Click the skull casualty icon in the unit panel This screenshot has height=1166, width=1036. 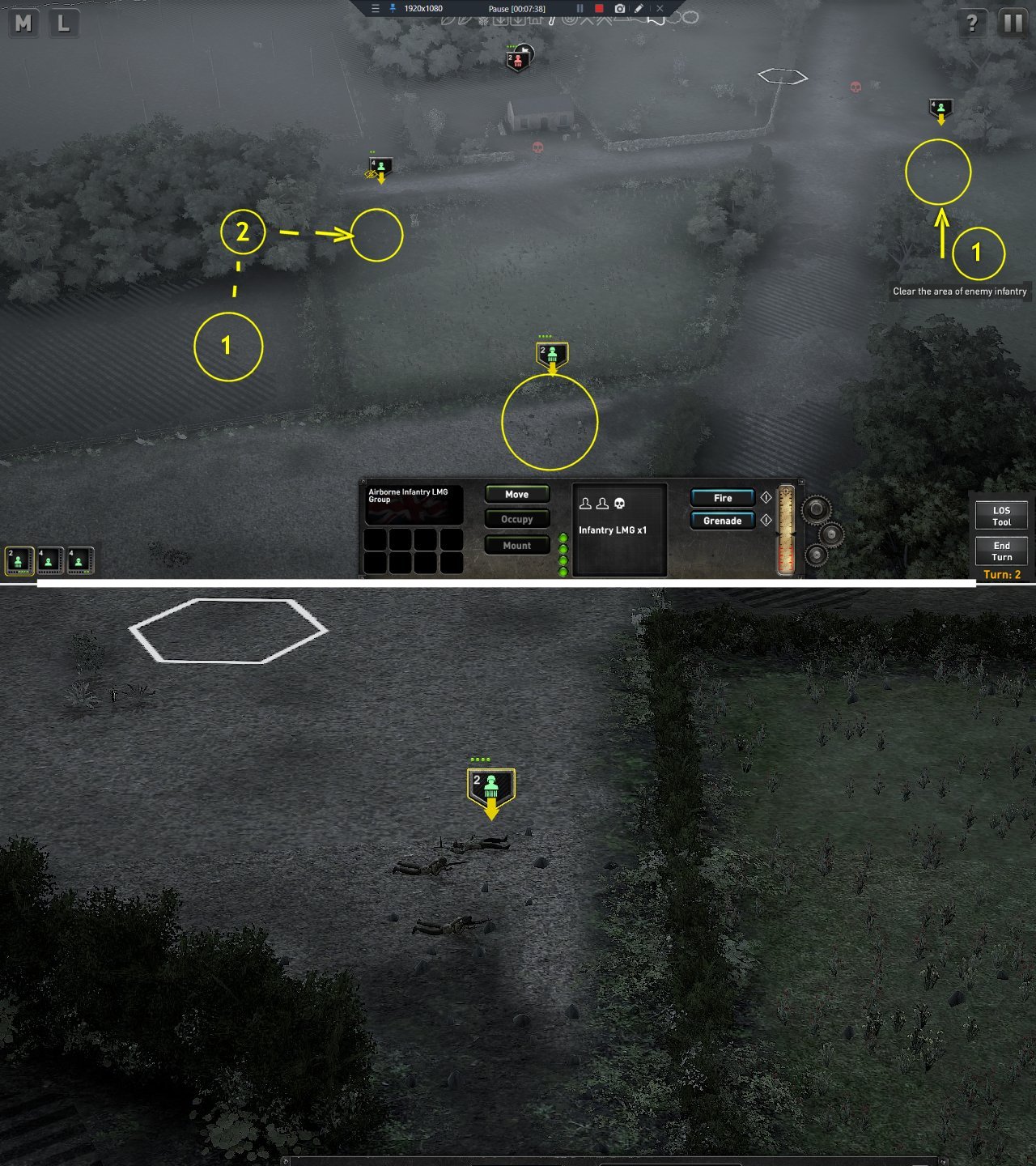click(618, 503)
